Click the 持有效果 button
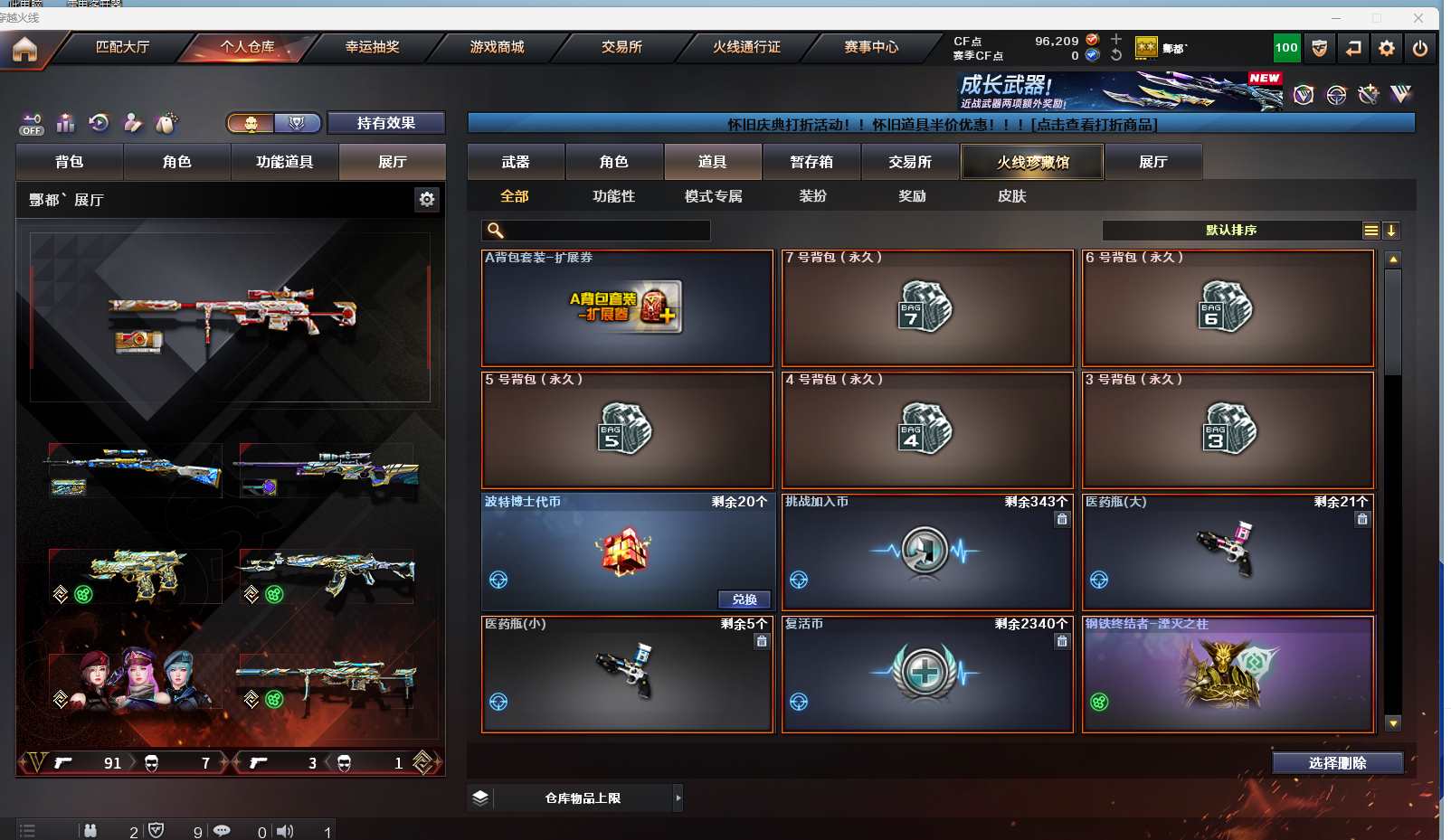 (385, 123)
